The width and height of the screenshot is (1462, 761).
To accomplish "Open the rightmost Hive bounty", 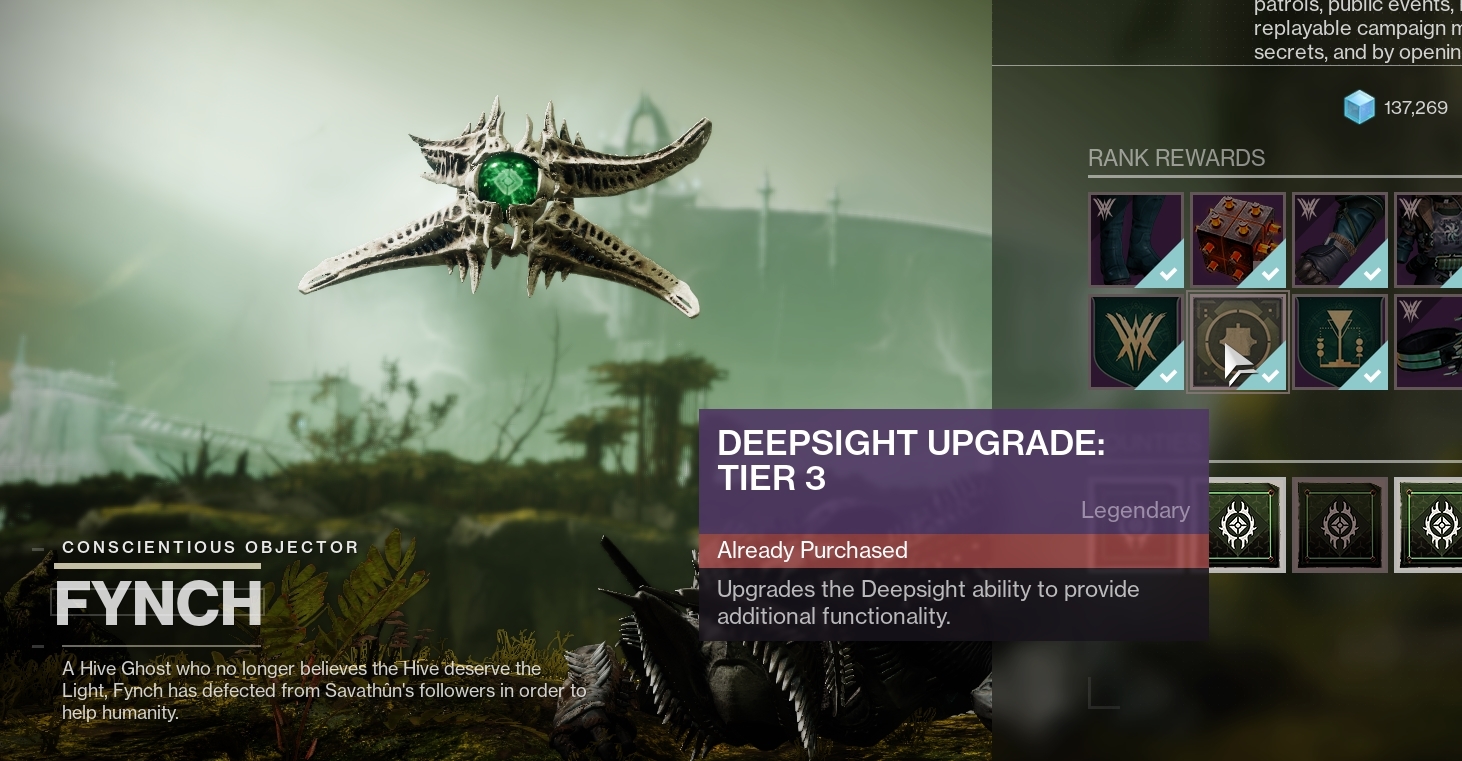I will point(1441,524).
